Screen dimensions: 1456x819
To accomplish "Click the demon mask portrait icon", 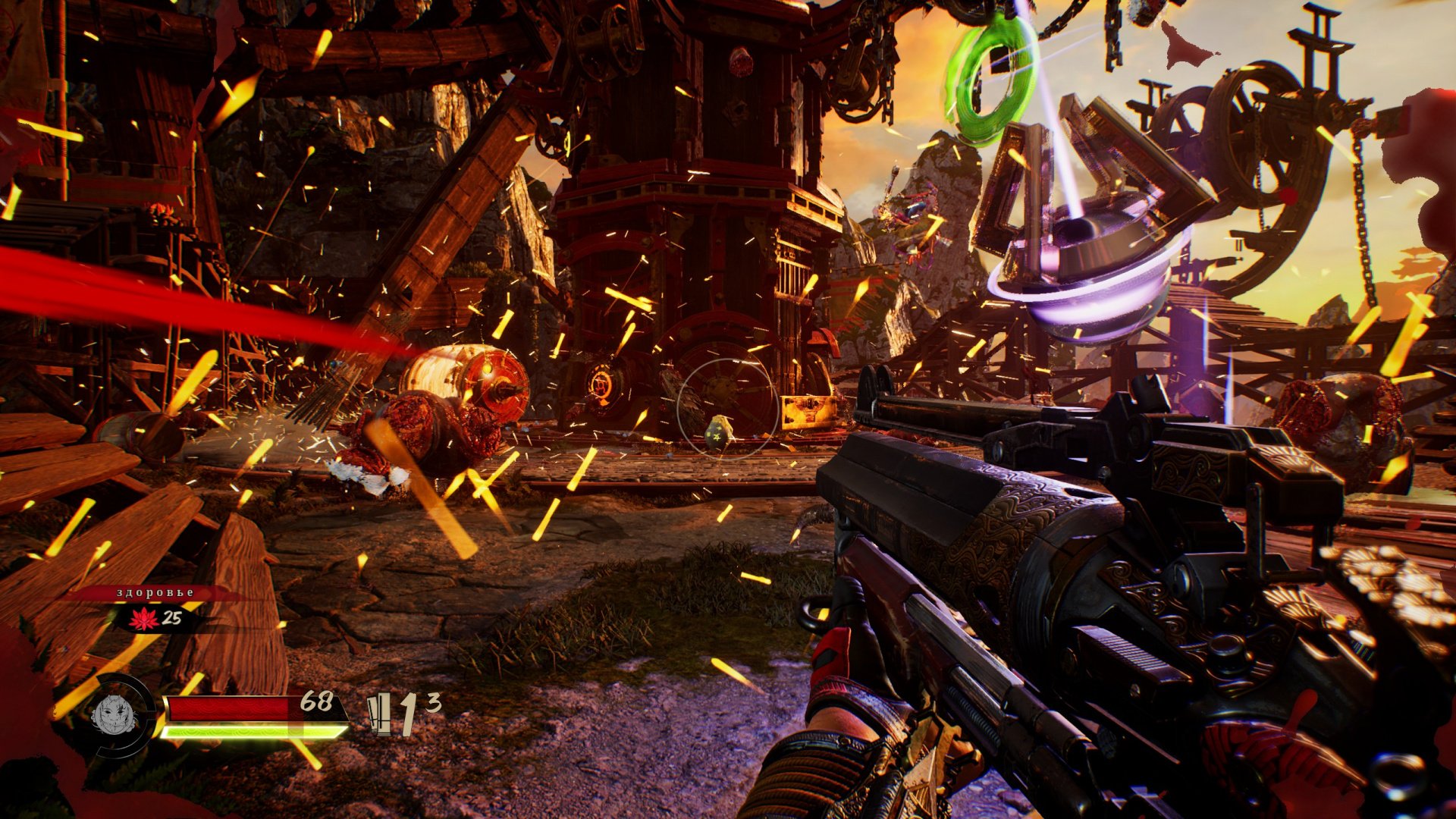I will [114, 714].
